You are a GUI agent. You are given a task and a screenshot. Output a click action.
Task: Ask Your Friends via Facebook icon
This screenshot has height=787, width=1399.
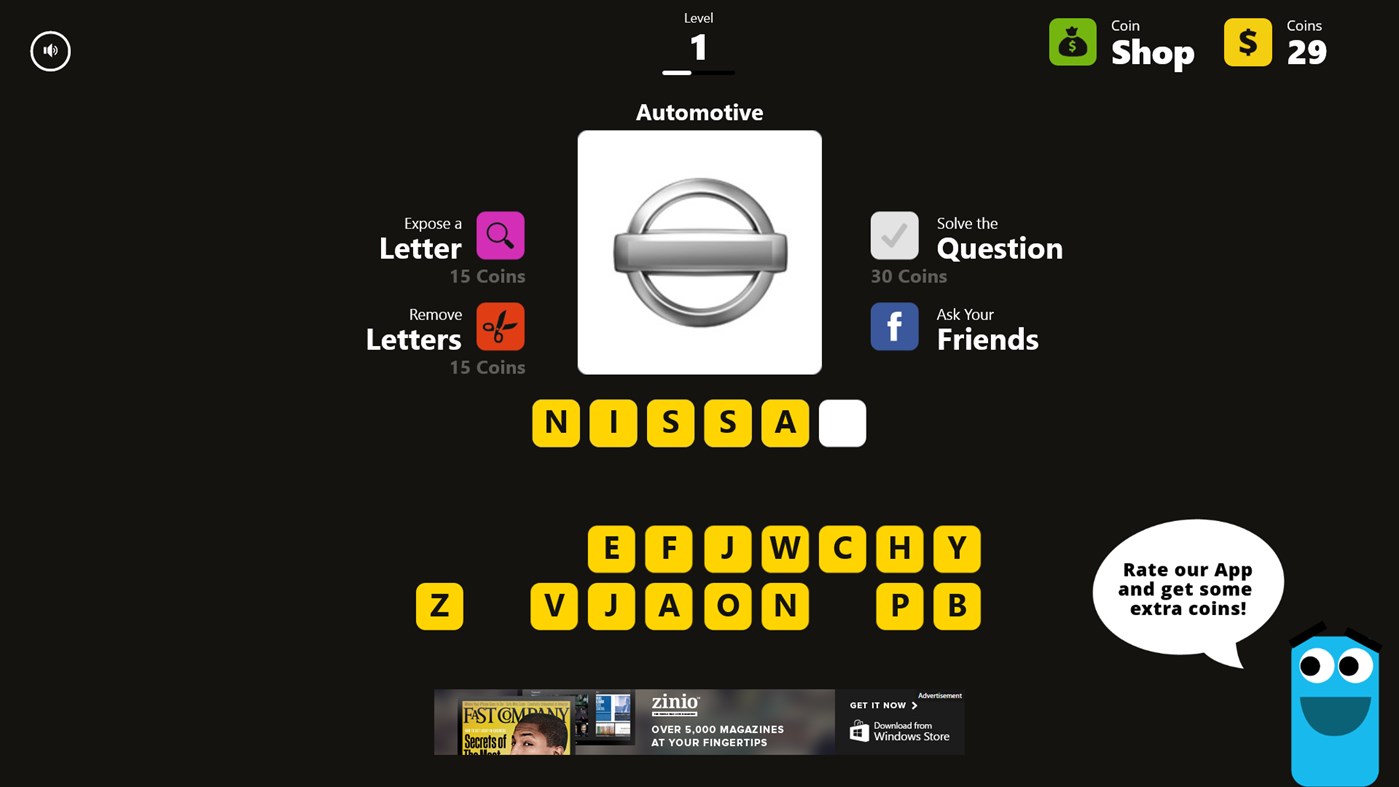(894, 325)
